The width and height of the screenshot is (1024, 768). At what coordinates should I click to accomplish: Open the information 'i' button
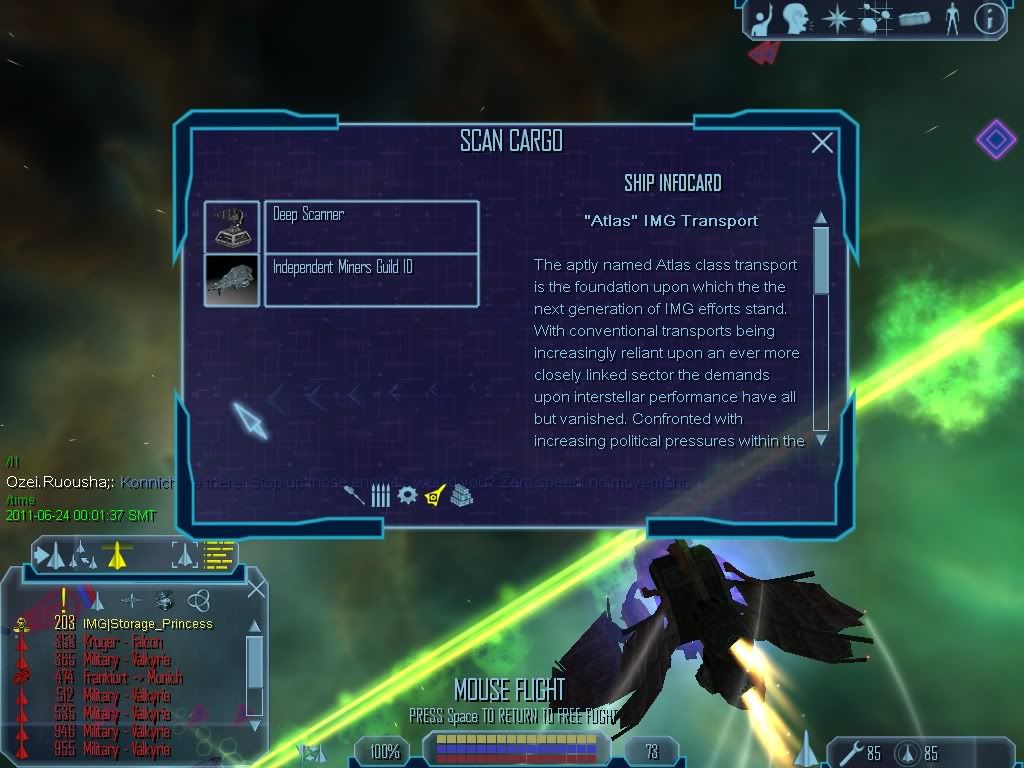click(989, 18)
